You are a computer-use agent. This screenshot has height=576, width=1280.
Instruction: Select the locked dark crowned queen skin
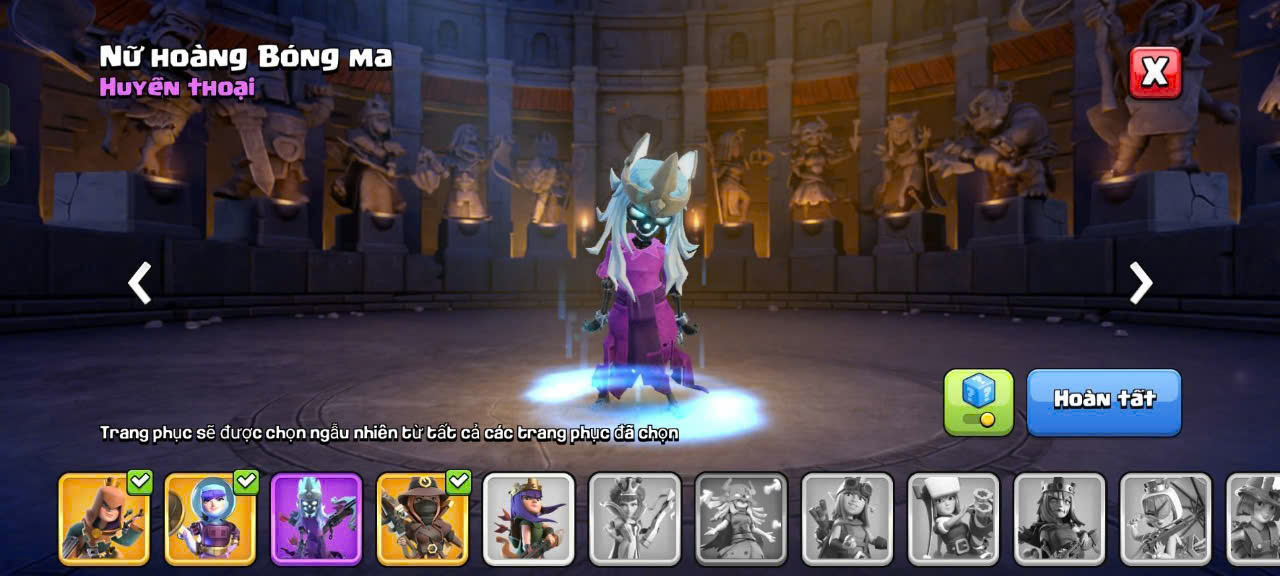click(1058, 519)
